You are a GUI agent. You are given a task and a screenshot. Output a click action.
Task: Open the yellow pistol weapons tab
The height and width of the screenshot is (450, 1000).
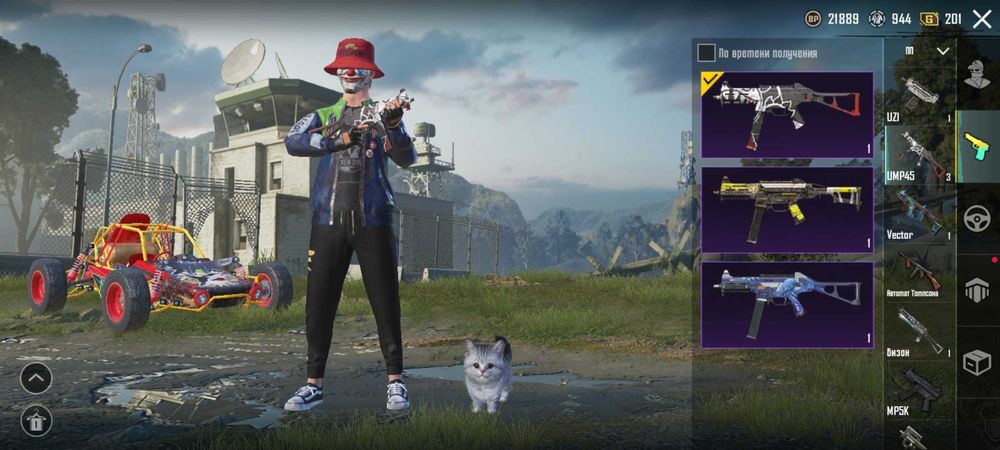[977, 146]
